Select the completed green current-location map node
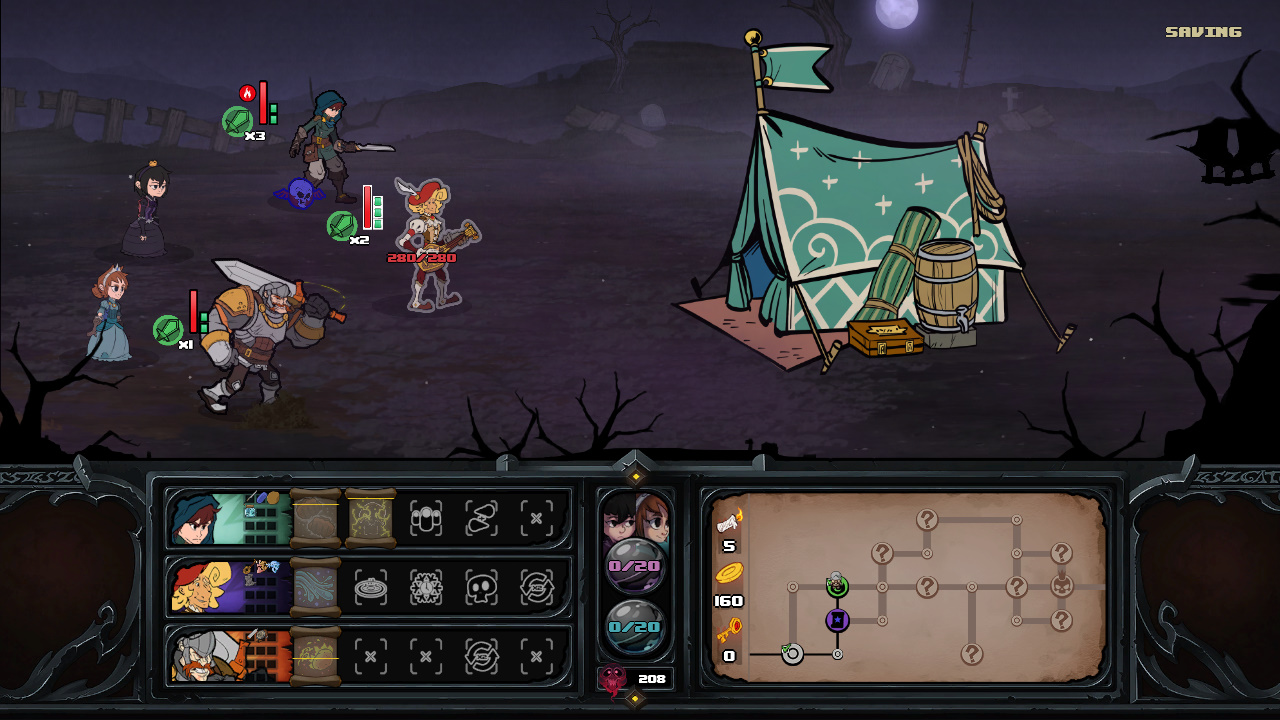 tap(837, 586)
